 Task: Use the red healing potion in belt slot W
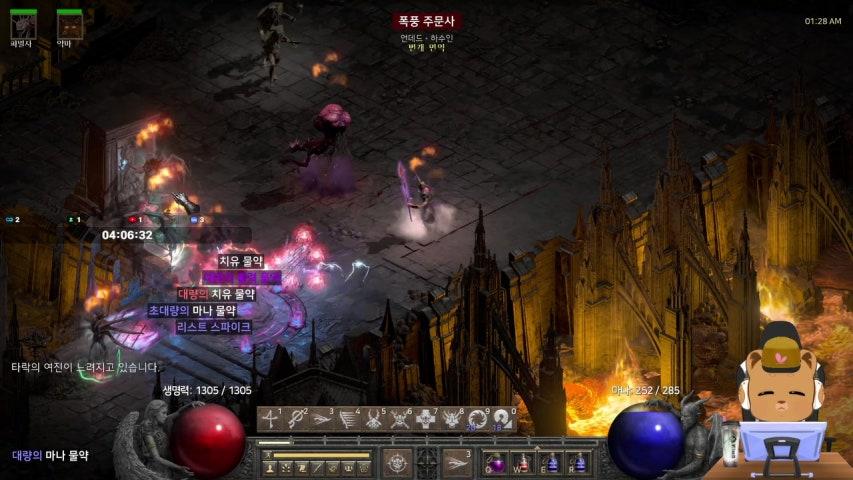523,463
